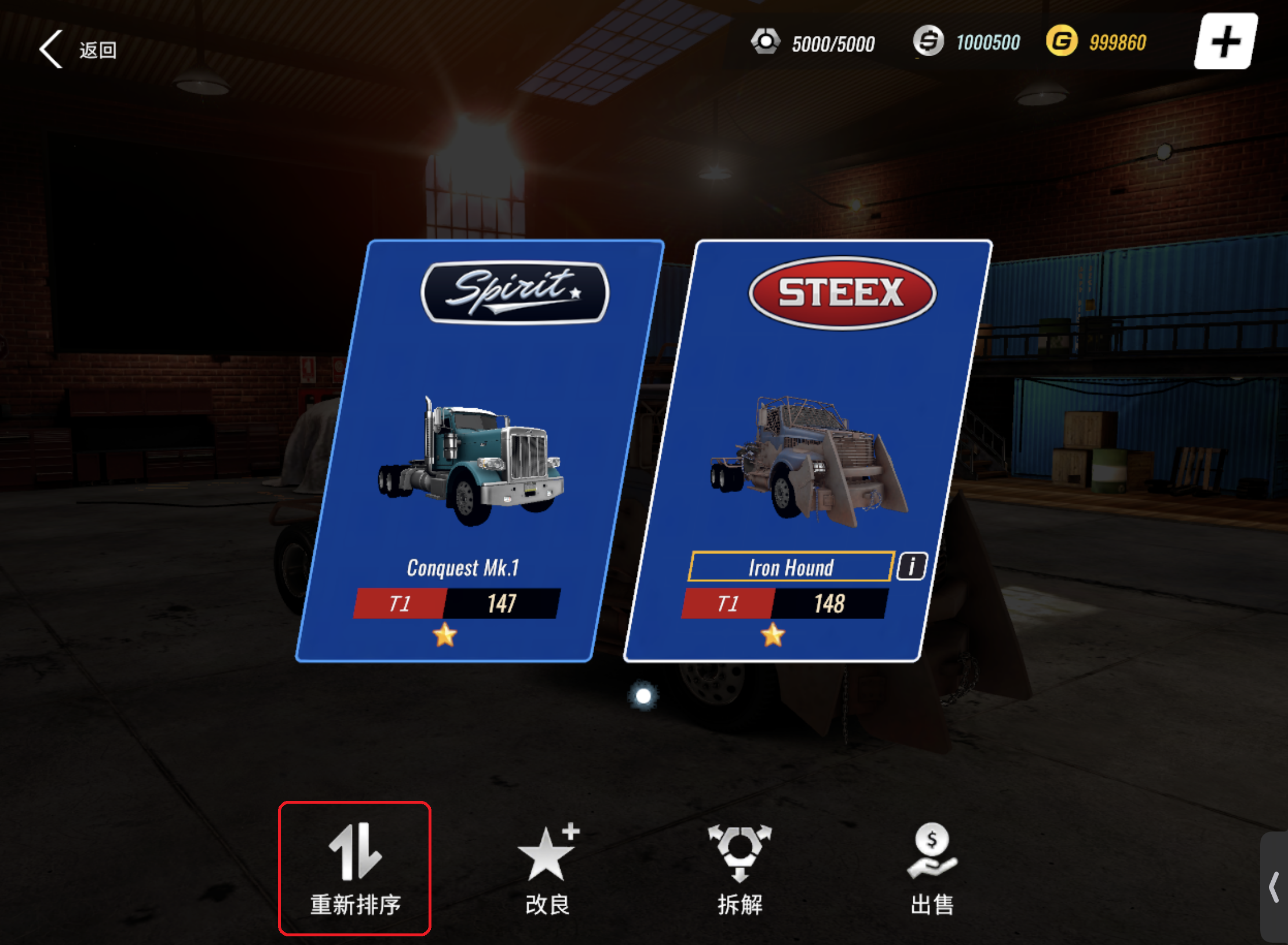The image size is (1288, 945).
Task: Click the page indicator dot below cards
Action: (643, 695)
